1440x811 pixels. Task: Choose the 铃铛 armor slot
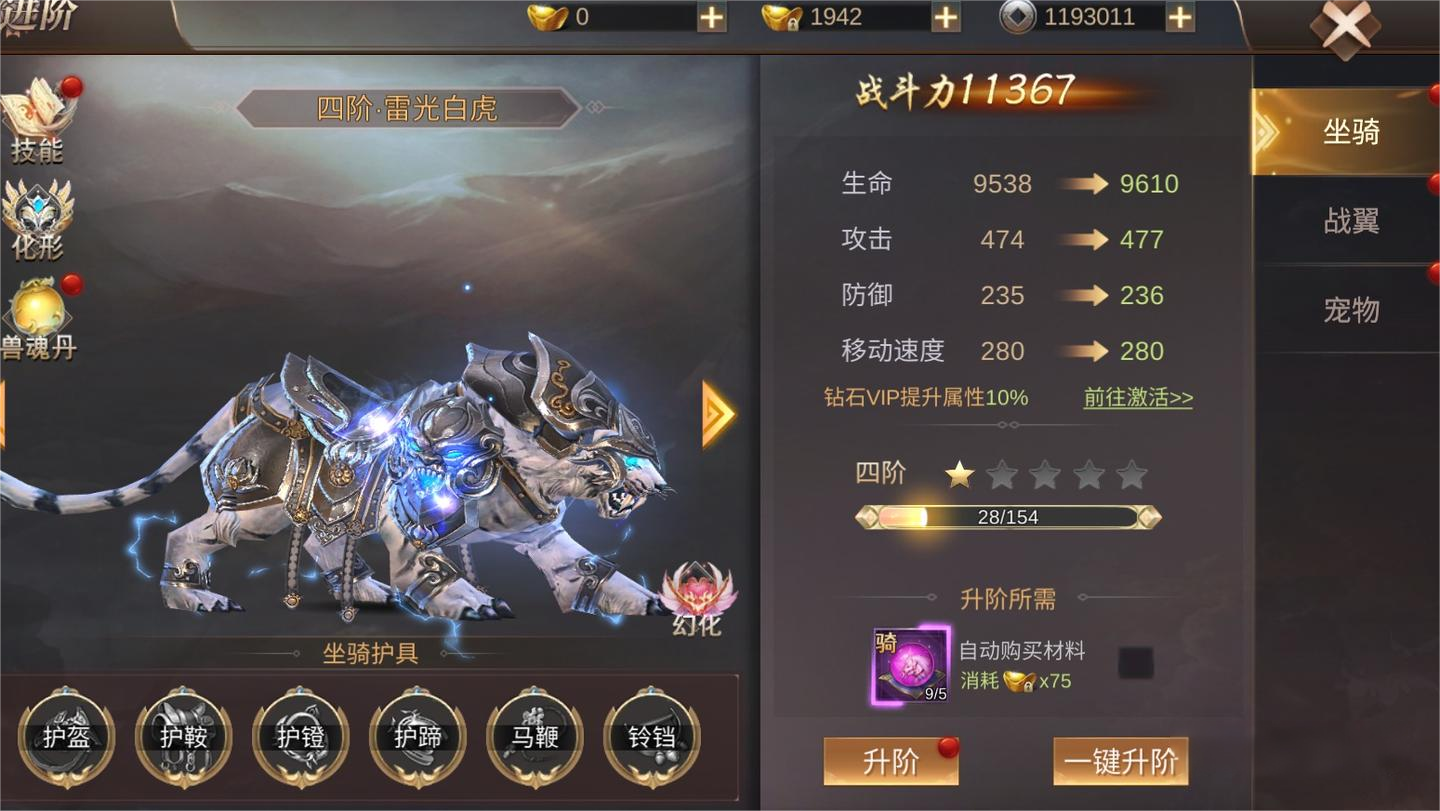point(652,738)
